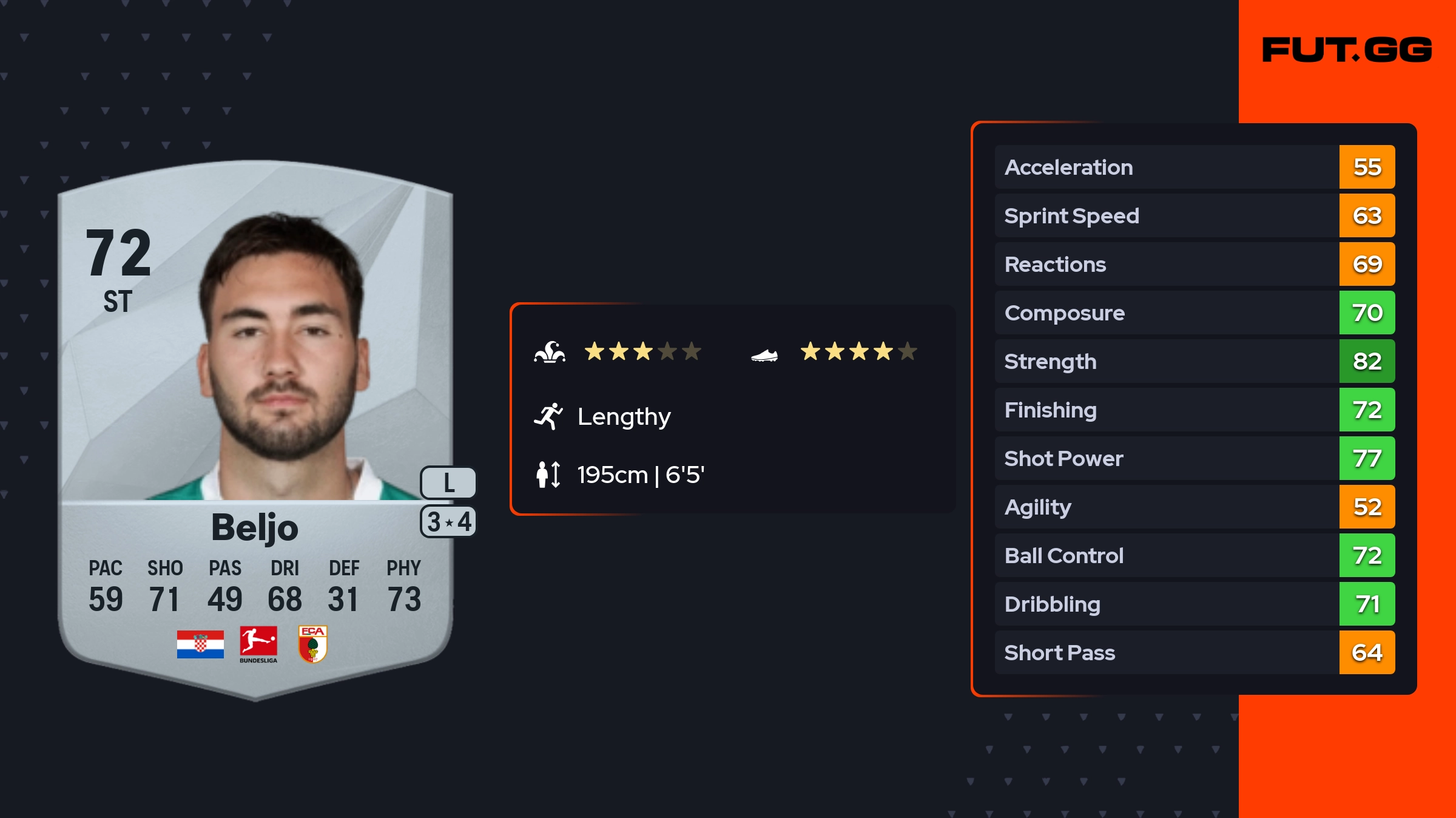
Task: Select the Strength stat row
Action: pos(1194,362)
